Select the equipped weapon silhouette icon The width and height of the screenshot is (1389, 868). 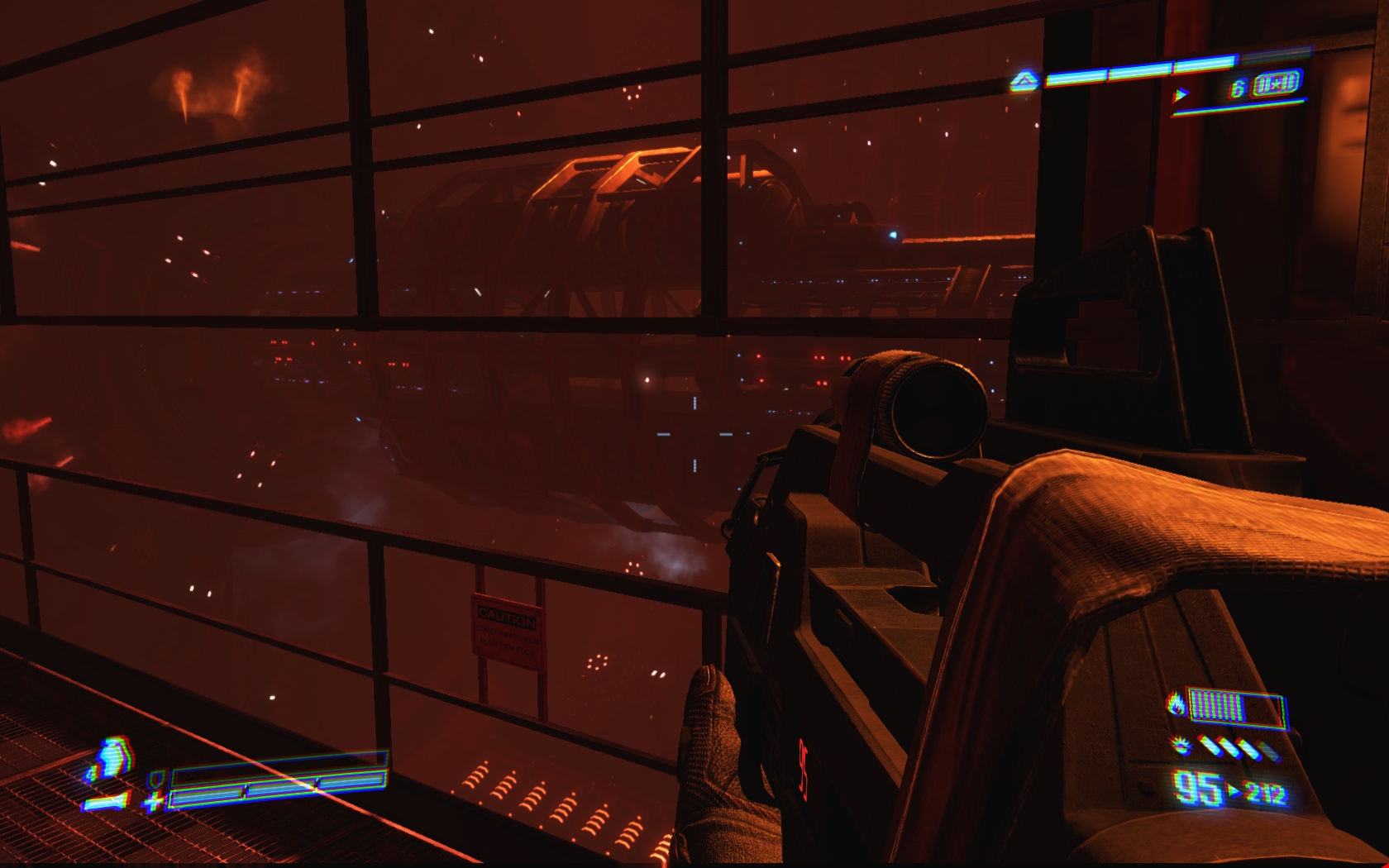click(107, 802)
